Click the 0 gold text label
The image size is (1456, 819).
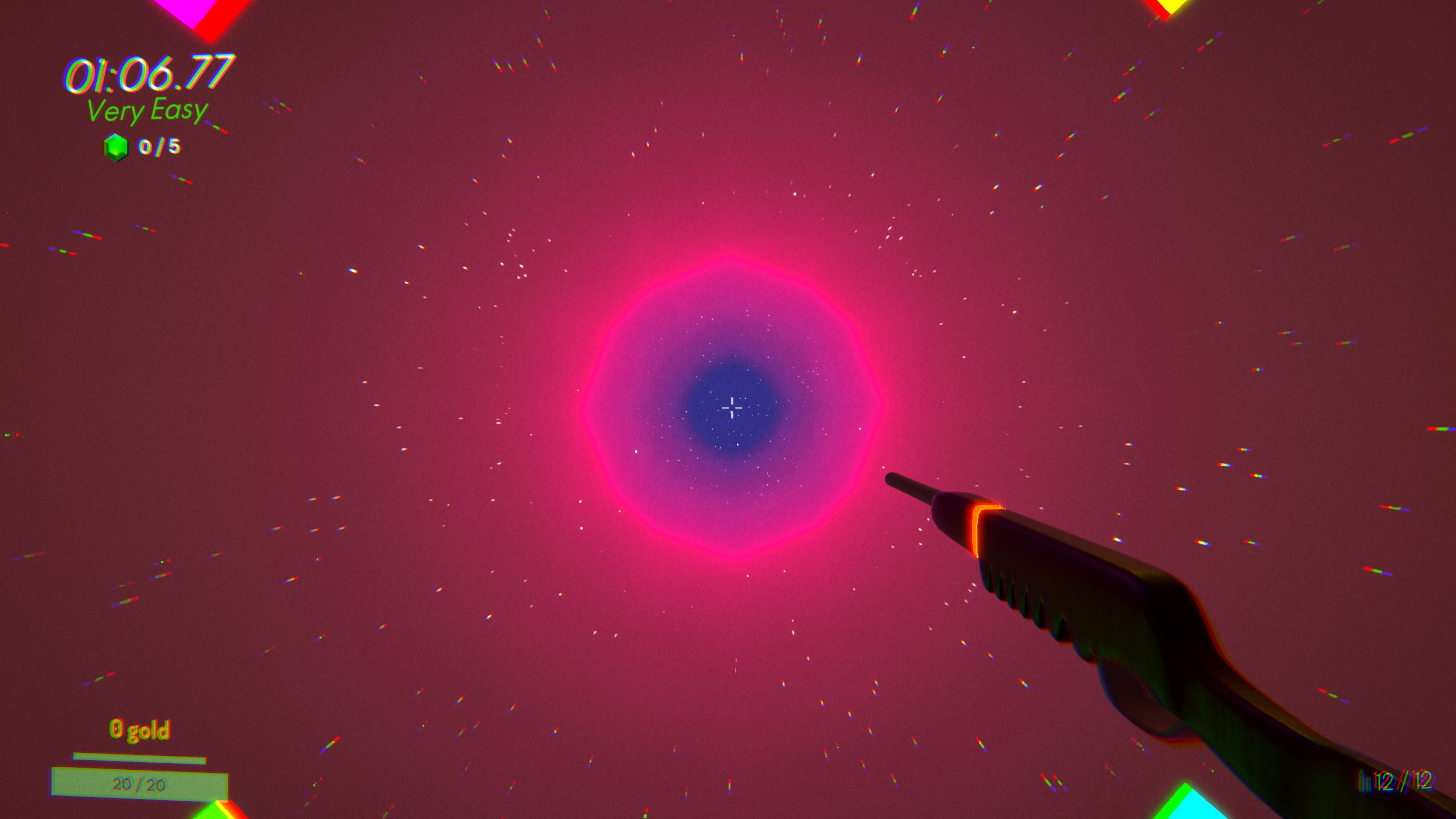pos(140,729)
